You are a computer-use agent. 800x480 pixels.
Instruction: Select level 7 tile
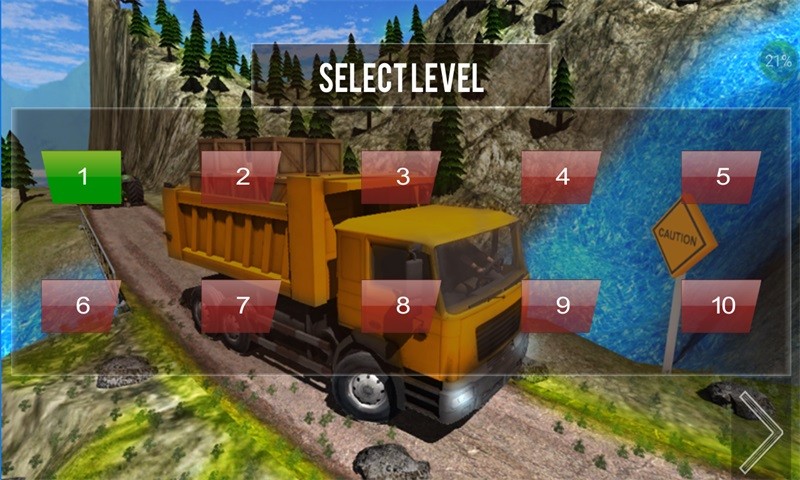point(242,306)
